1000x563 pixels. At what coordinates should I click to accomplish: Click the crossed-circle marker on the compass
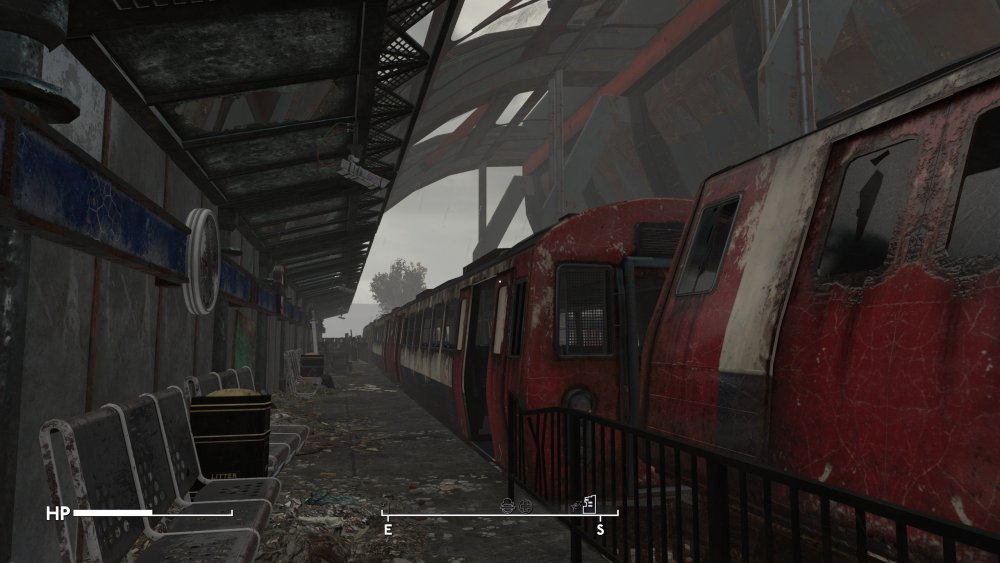[526, 506]
